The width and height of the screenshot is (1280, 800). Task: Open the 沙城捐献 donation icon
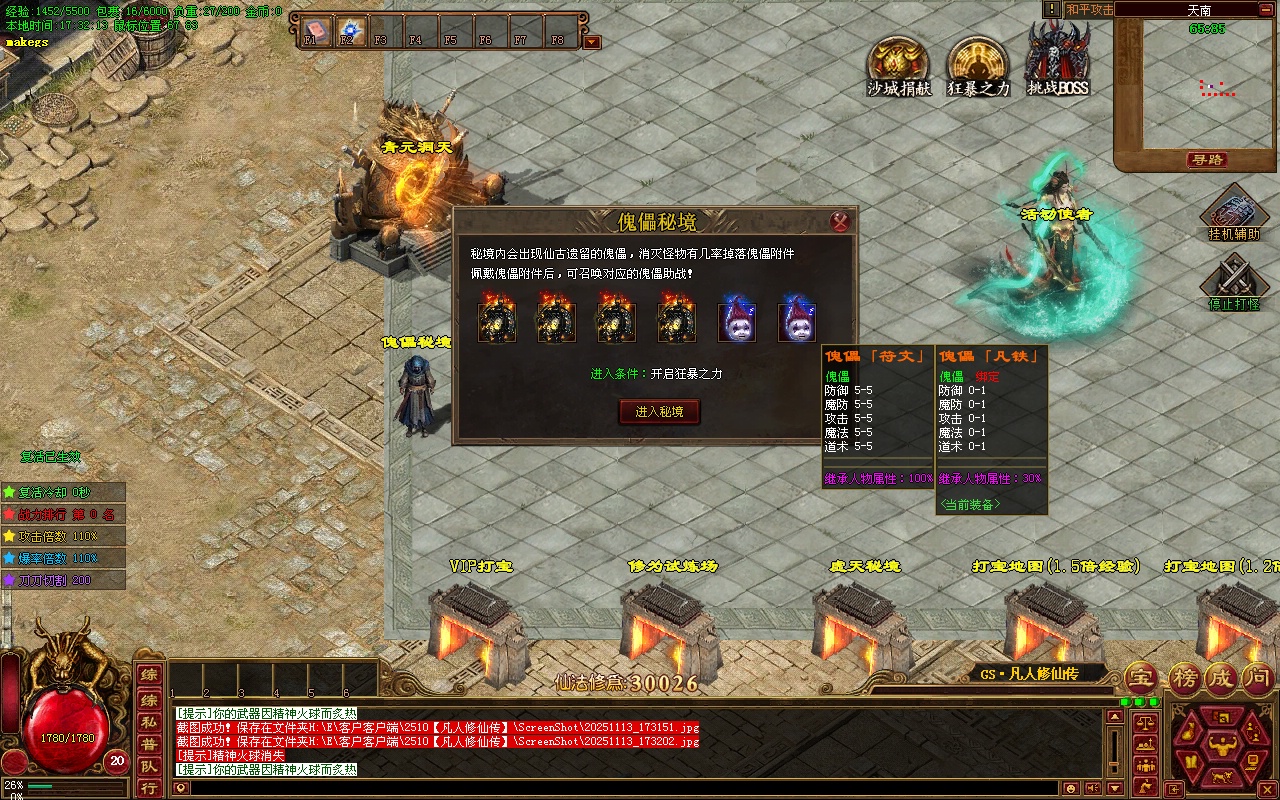click(x=898, y=66)
